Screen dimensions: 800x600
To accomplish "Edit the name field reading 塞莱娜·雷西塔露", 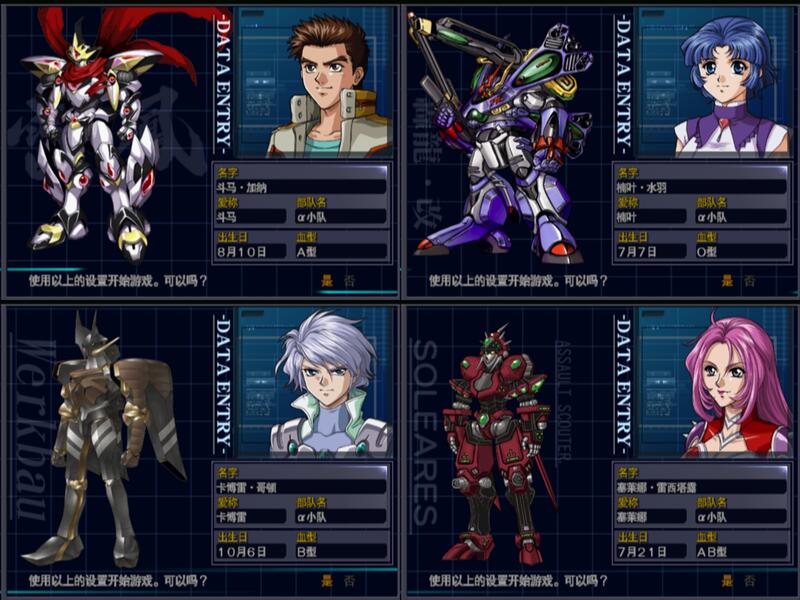I will tap(700, 487).
